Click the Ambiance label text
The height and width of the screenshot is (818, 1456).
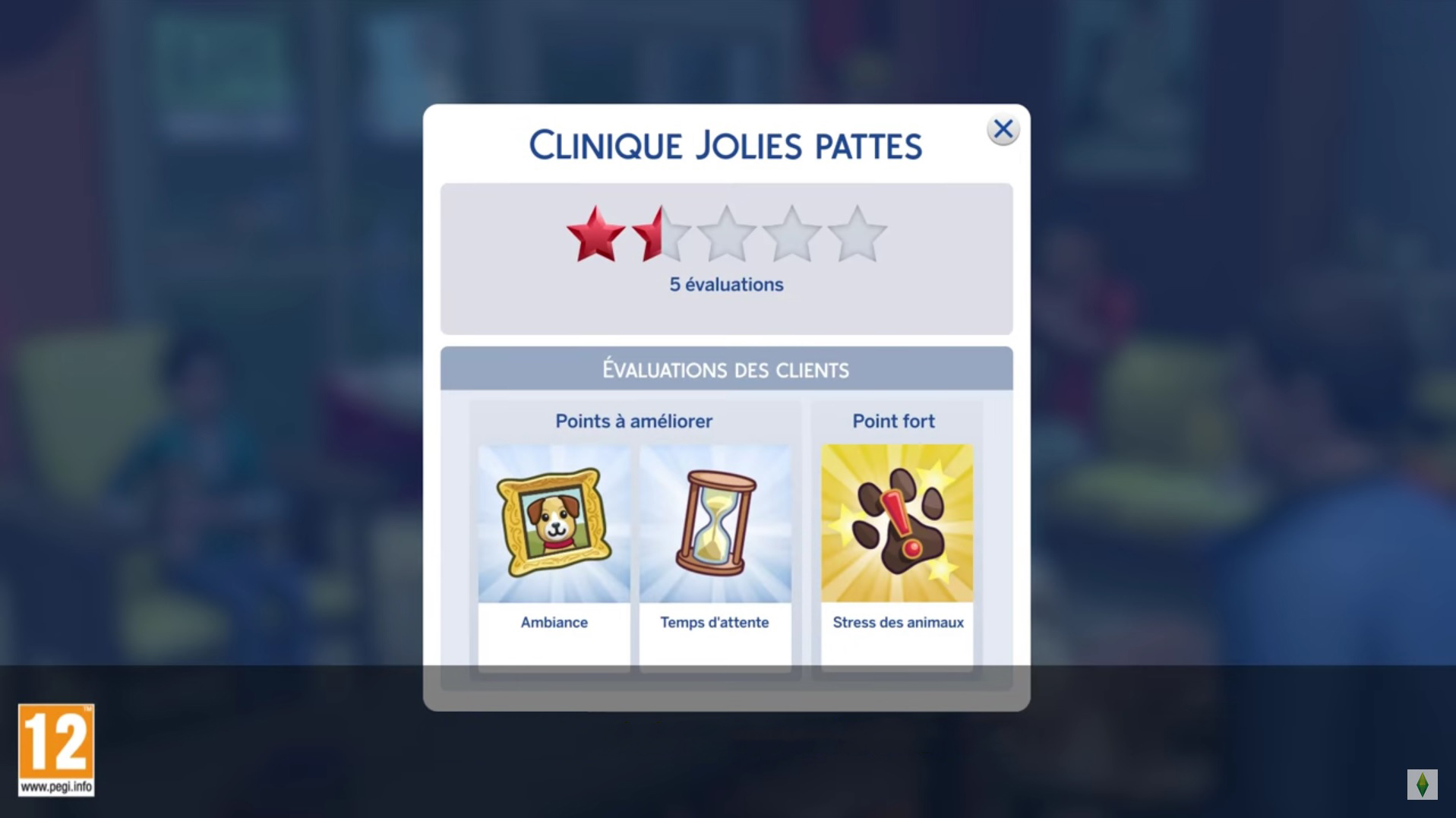click(554, 622)
